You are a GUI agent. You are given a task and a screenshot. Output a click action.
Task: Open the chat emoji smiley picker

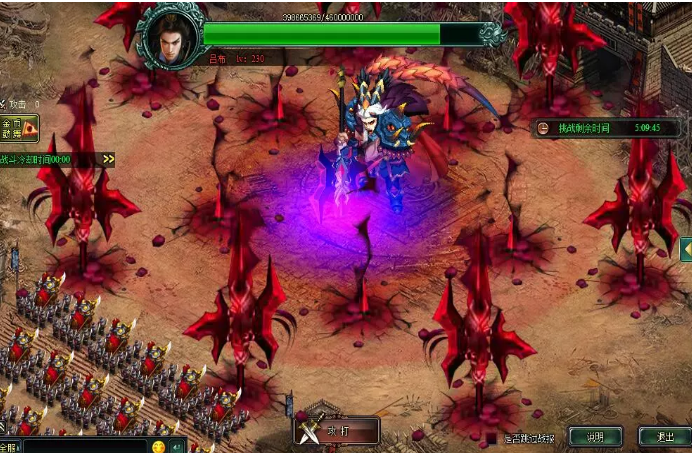[x=158, y=446]
